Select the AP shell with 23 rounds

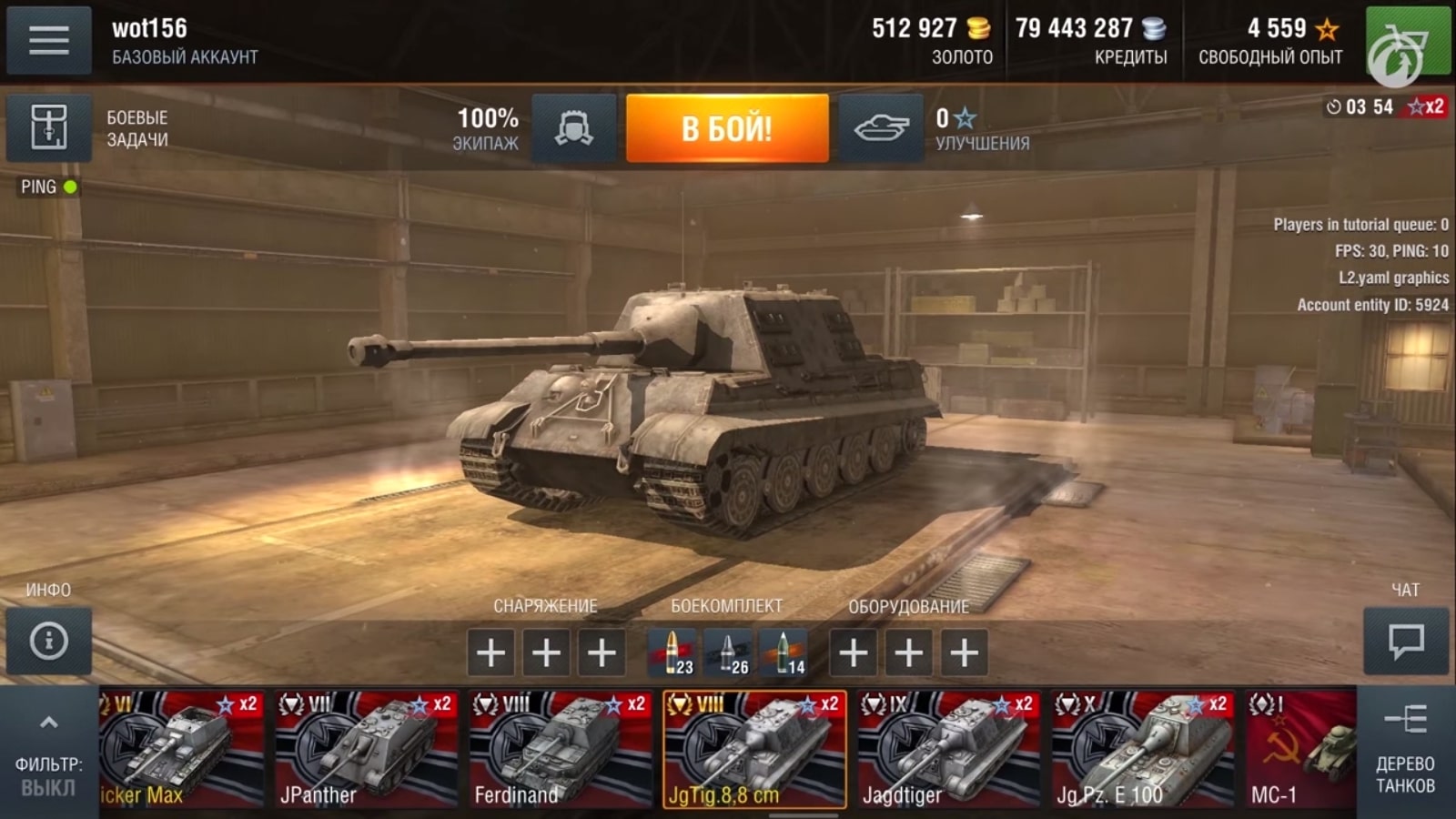[x=670, y=653]
